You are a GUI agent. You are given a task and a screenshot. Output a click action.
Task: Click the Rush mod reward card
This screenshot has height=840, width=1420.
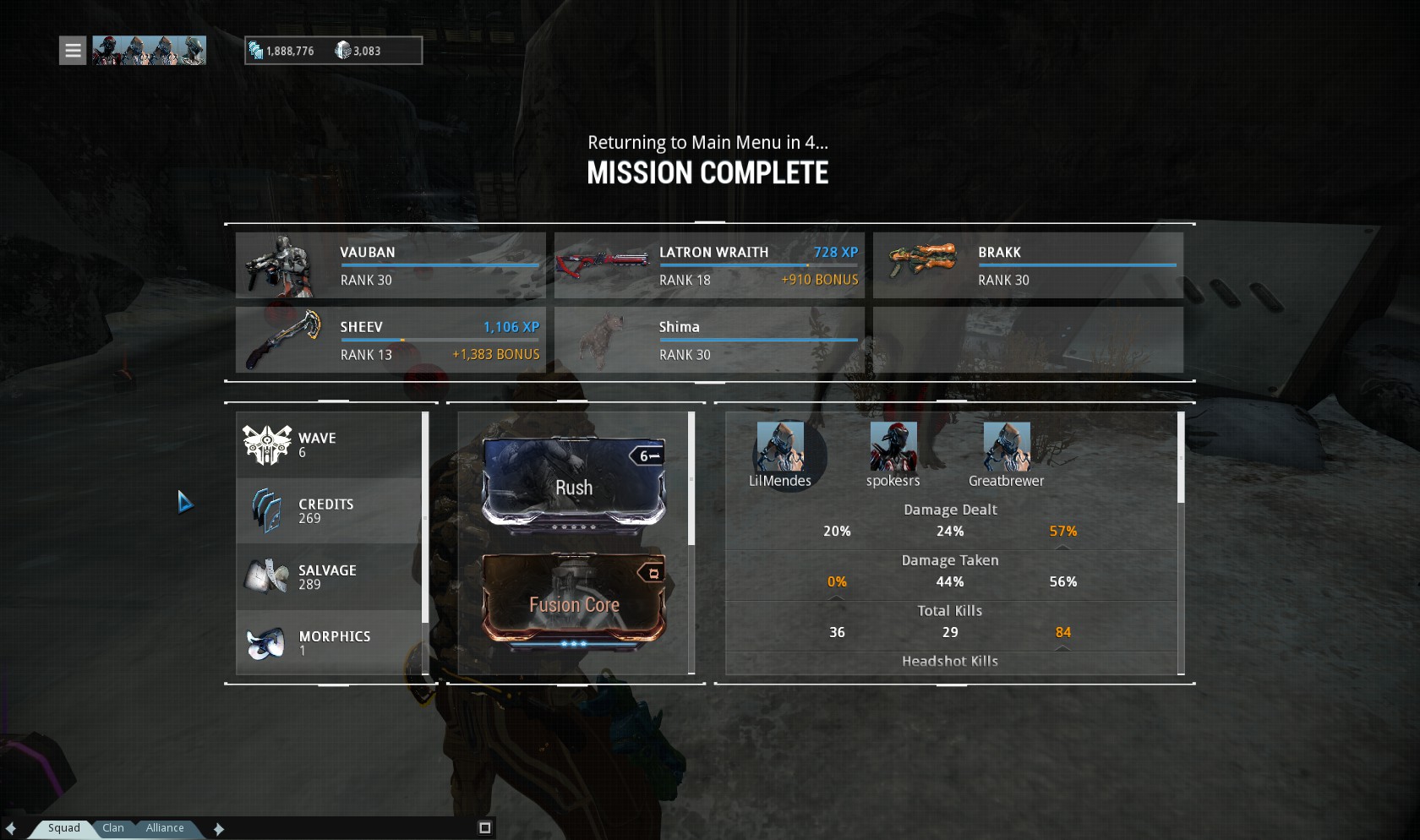[574, 481]
